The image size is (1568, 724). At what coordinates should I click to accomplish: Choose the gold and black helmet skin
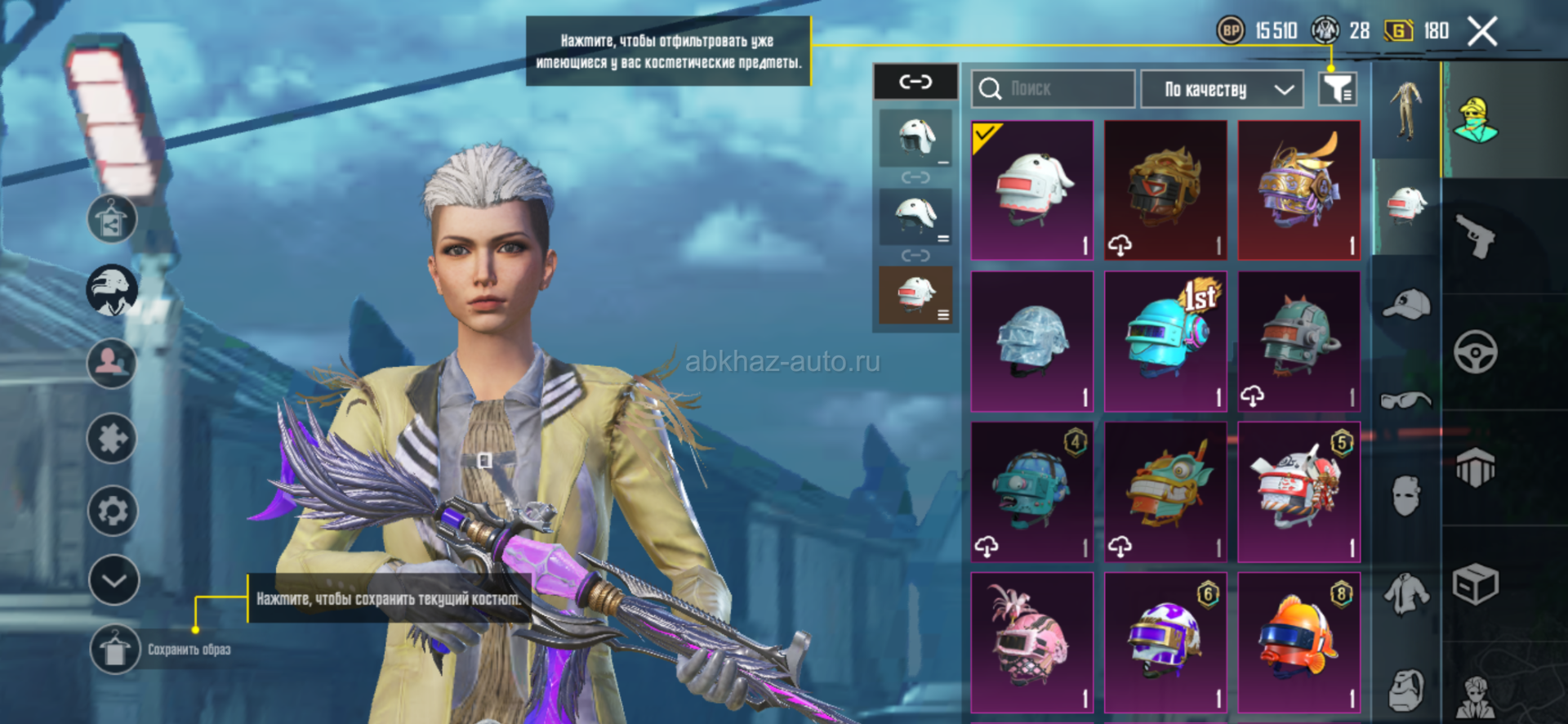tap(1165, 190)
